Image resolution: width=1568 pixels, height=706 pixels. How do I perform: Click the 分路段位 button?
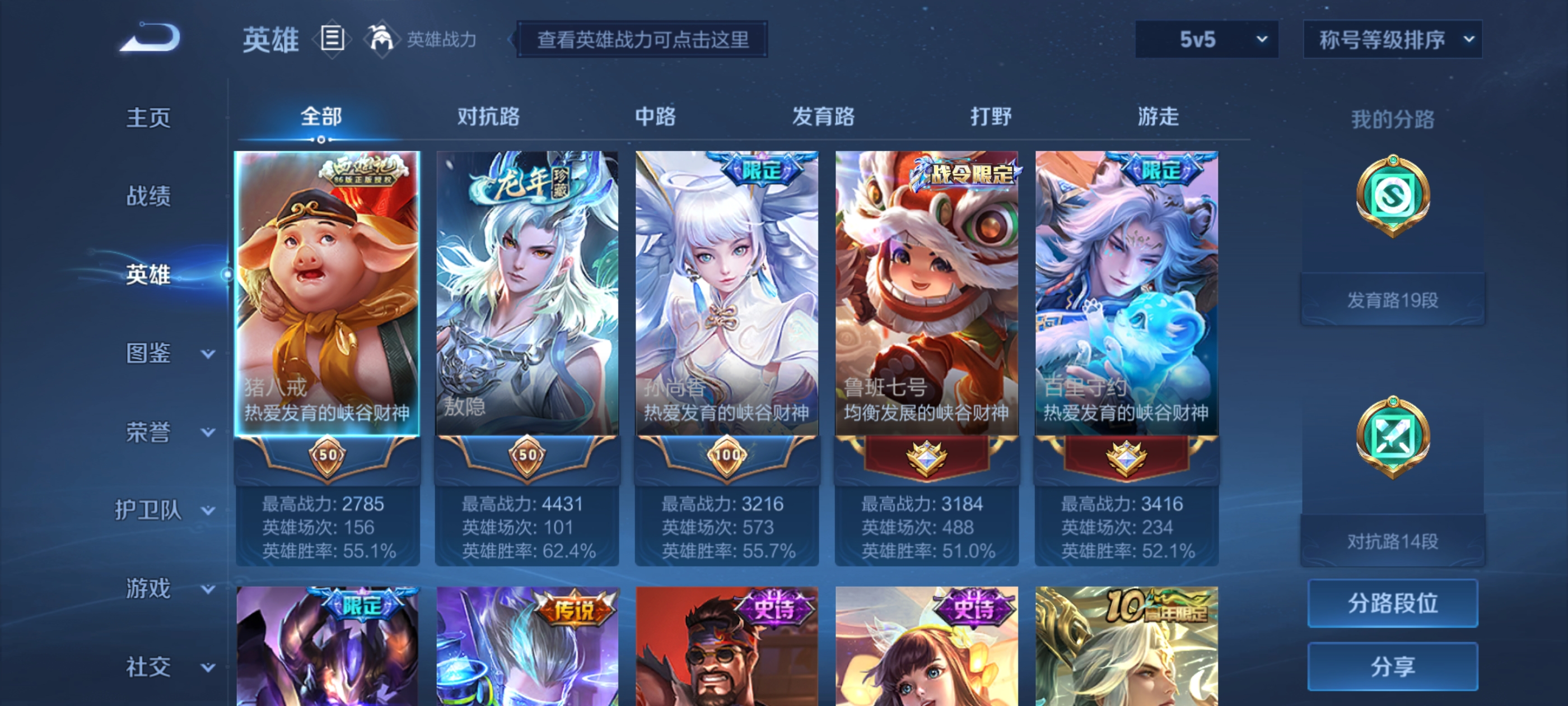click(x=1393, y=604)
